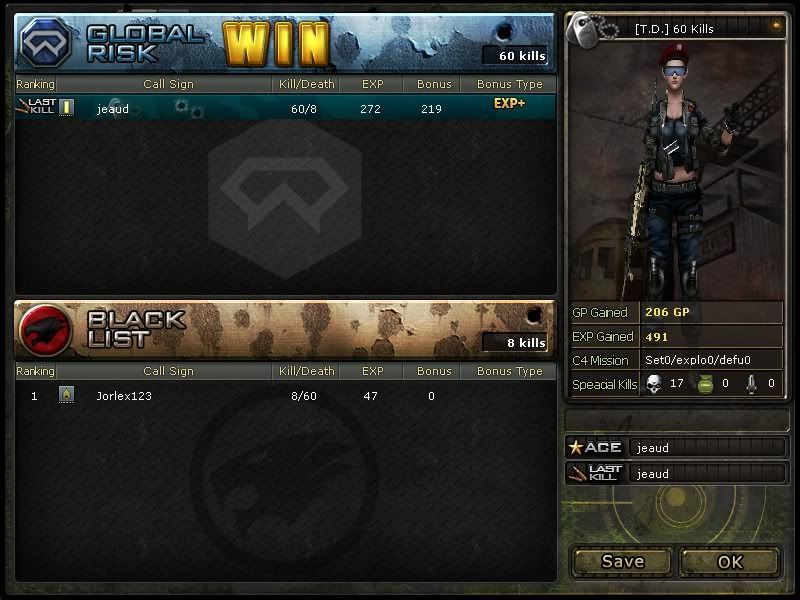Confirm results with the OK button
The width and height of the screenshot is (800, 600).
(730, 561)
